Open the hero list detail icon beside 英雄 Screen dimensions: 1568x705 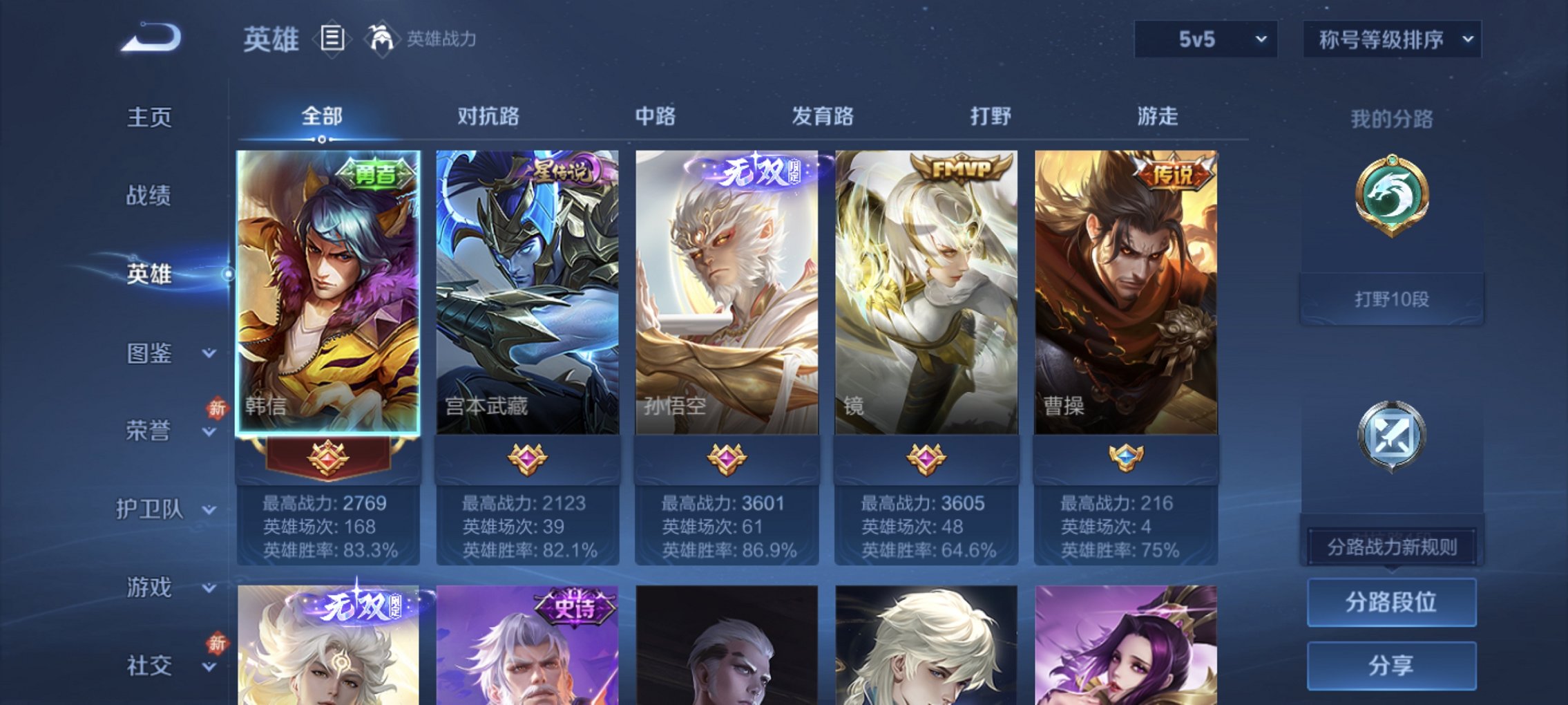(x=334, y=38)
